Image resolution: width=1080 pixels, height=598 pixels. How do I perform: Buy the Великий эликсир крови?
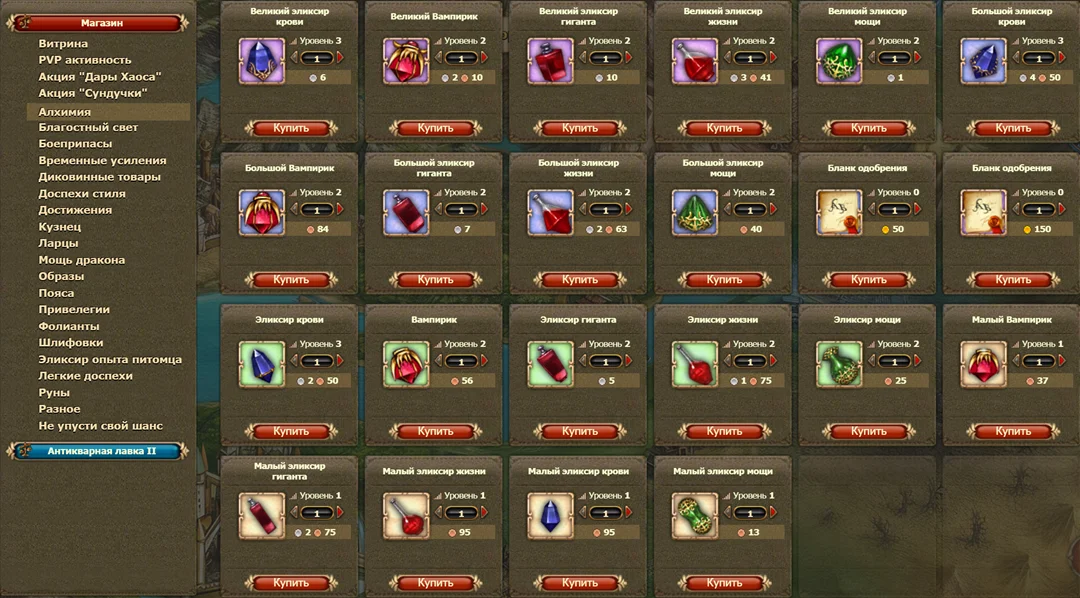pyautogui.click(x=291, y=128)
